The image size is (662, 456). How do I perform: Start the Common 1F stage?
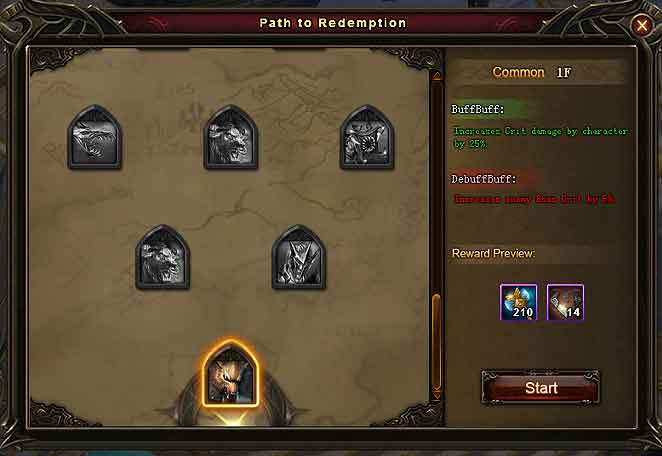point(541,387)
